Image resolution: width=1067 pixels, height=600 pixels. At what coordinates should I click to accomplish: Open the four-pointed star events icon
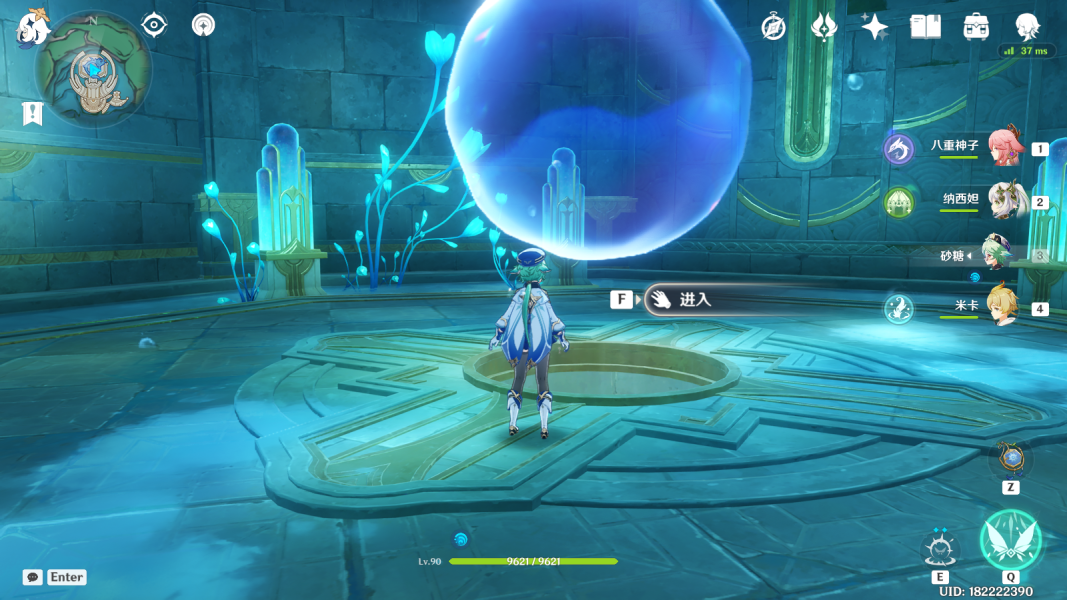pyautogui.click(x=875, y=27)
